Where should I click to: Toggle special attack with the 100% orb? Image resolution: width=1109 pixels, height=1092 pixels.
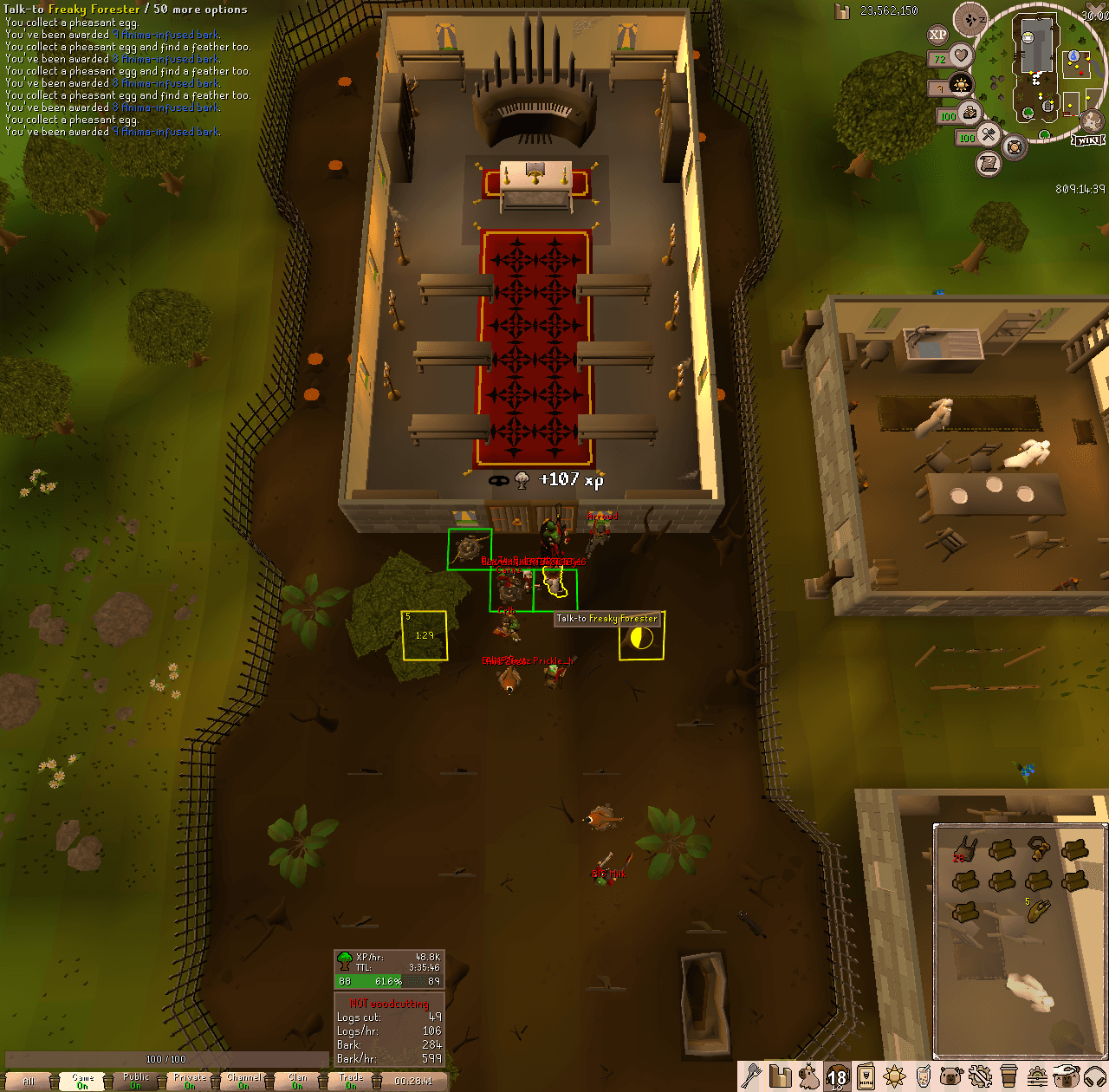pos(989,135)
